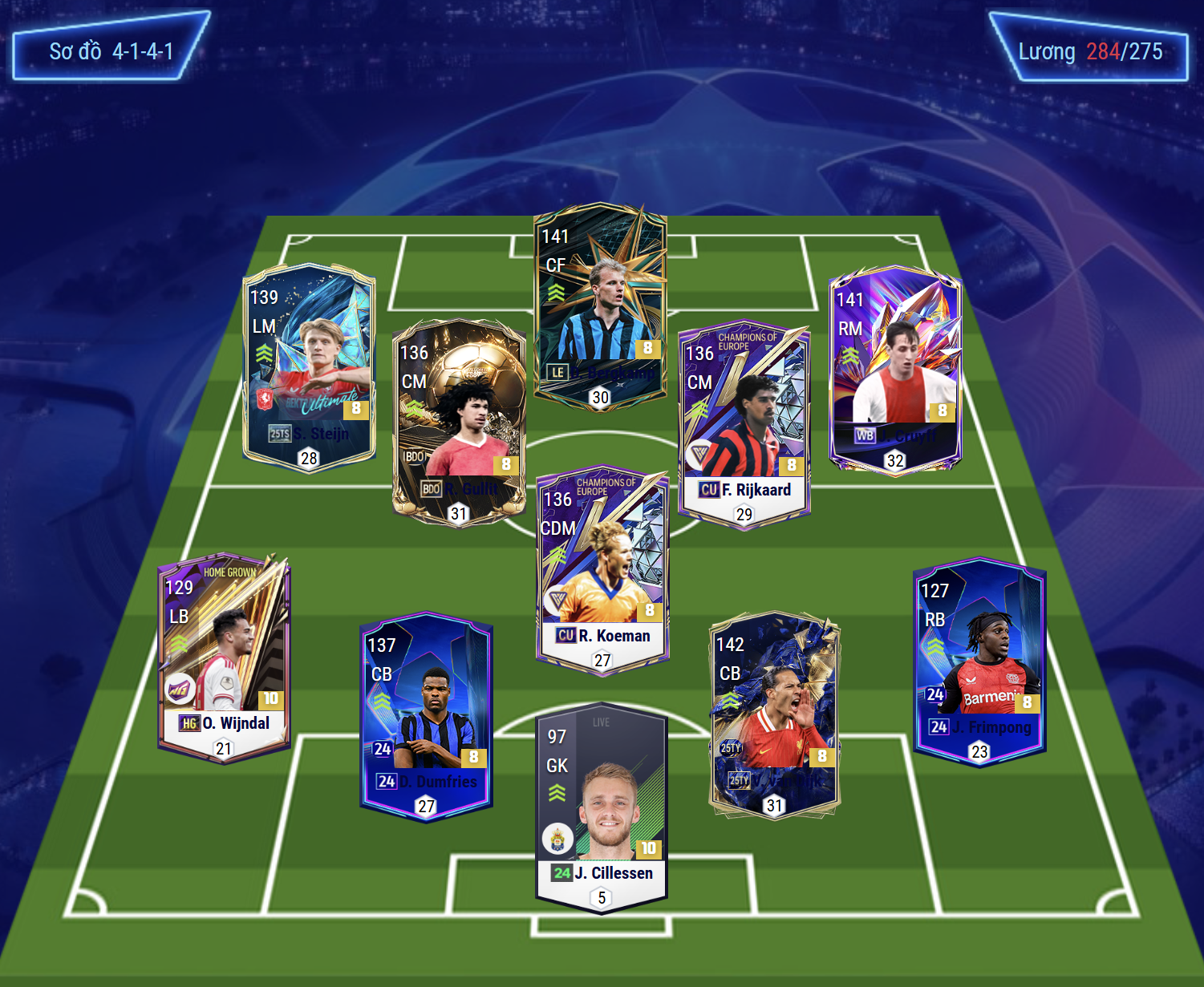Choose the Gullit CM card

(458, 422)
